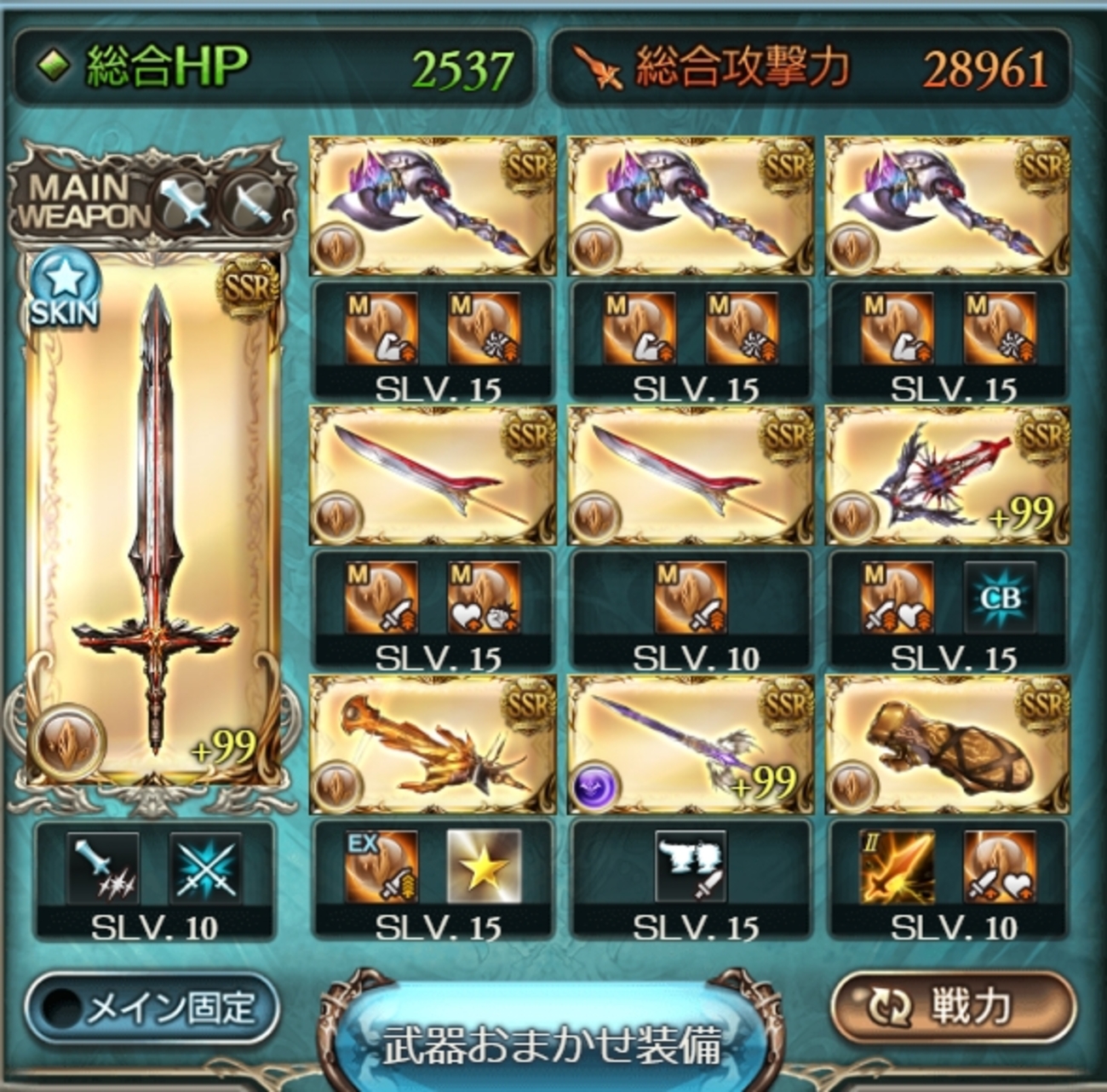
Task: Click the 武器おまかせ装備 auto-equip button
Action: (x=552, y=1043)
